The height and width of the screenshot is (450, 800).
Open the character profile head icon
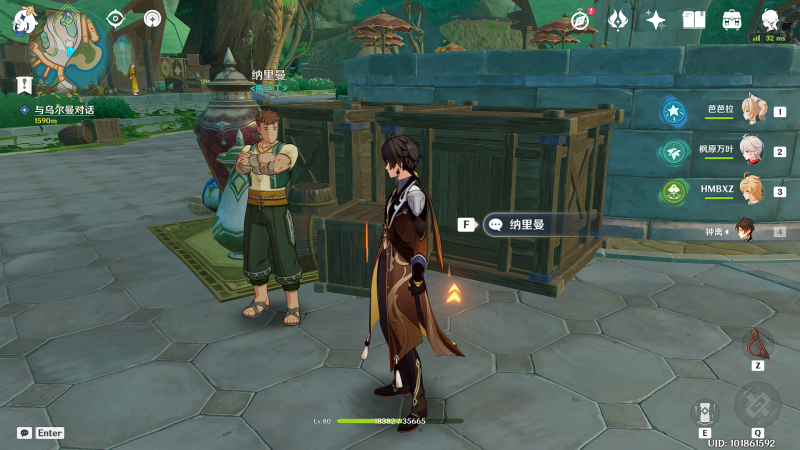point(771,20)
